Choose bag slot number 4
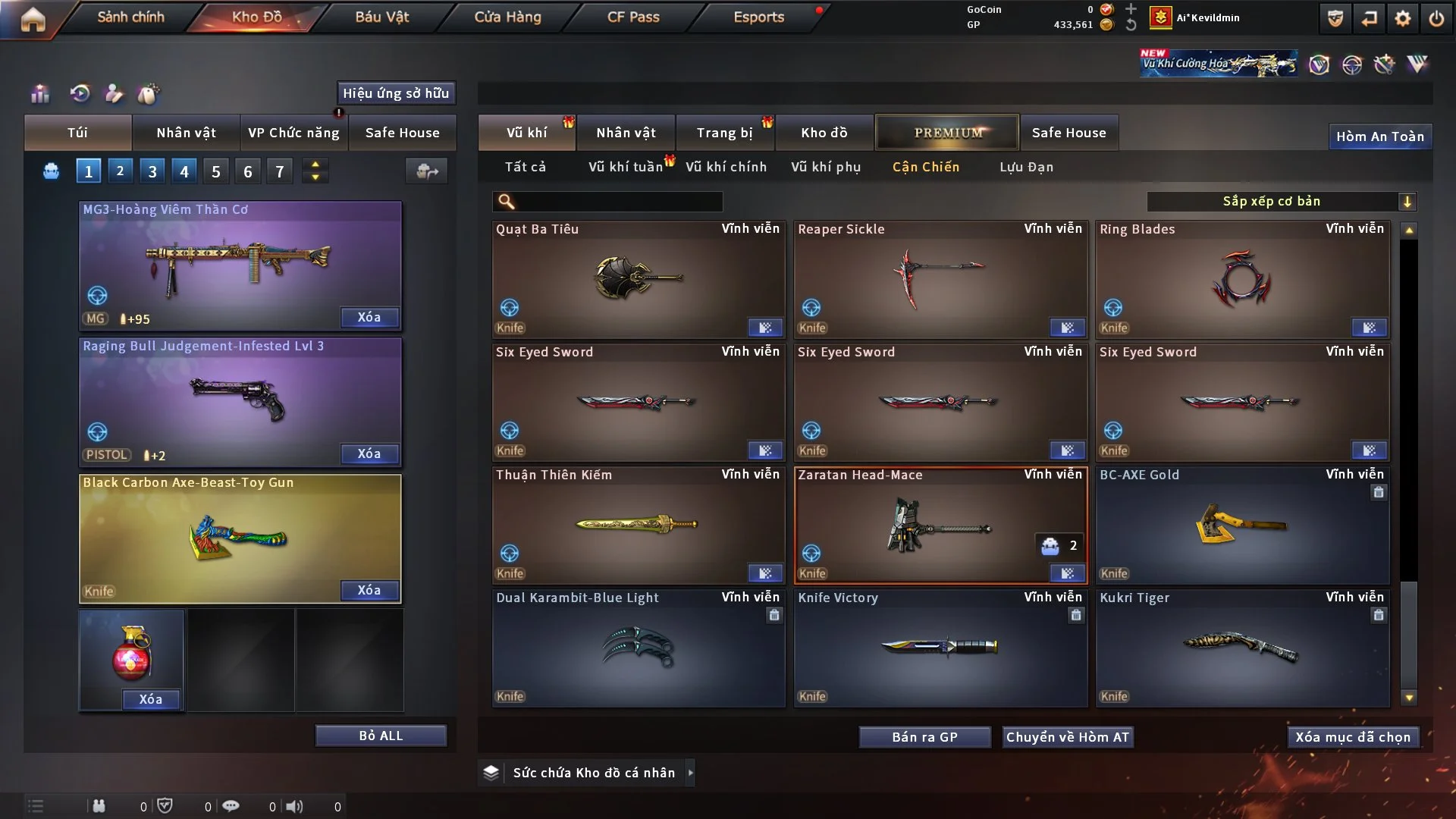 pos(184,171)
